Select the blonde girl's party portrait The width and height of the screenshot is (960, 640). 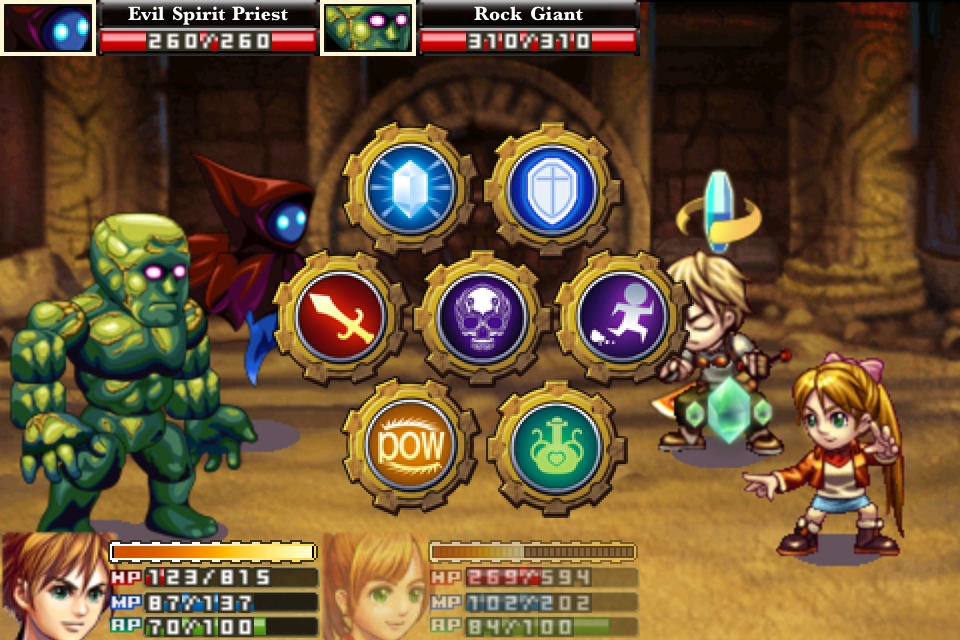coord(376,587)
